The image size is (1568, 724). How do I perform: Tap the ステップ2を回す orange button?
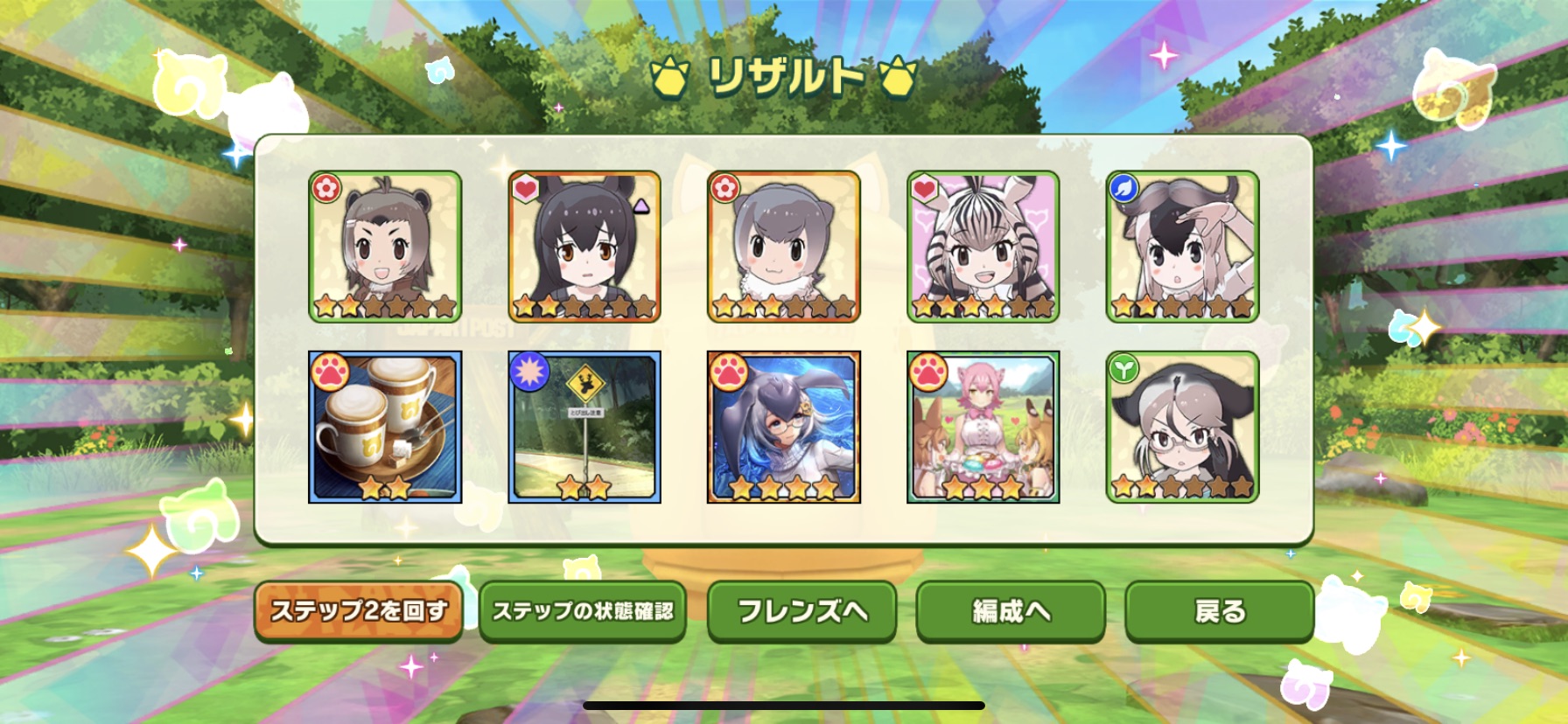pyautogui.click(x=358, y=611)
